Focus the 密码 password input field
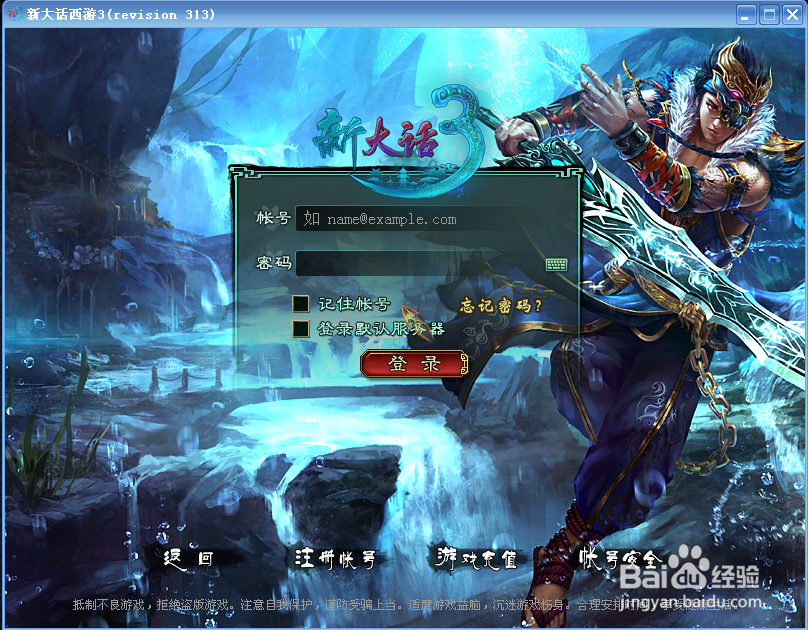The width and height of the screenshot is (808, 630). [418, 264]
